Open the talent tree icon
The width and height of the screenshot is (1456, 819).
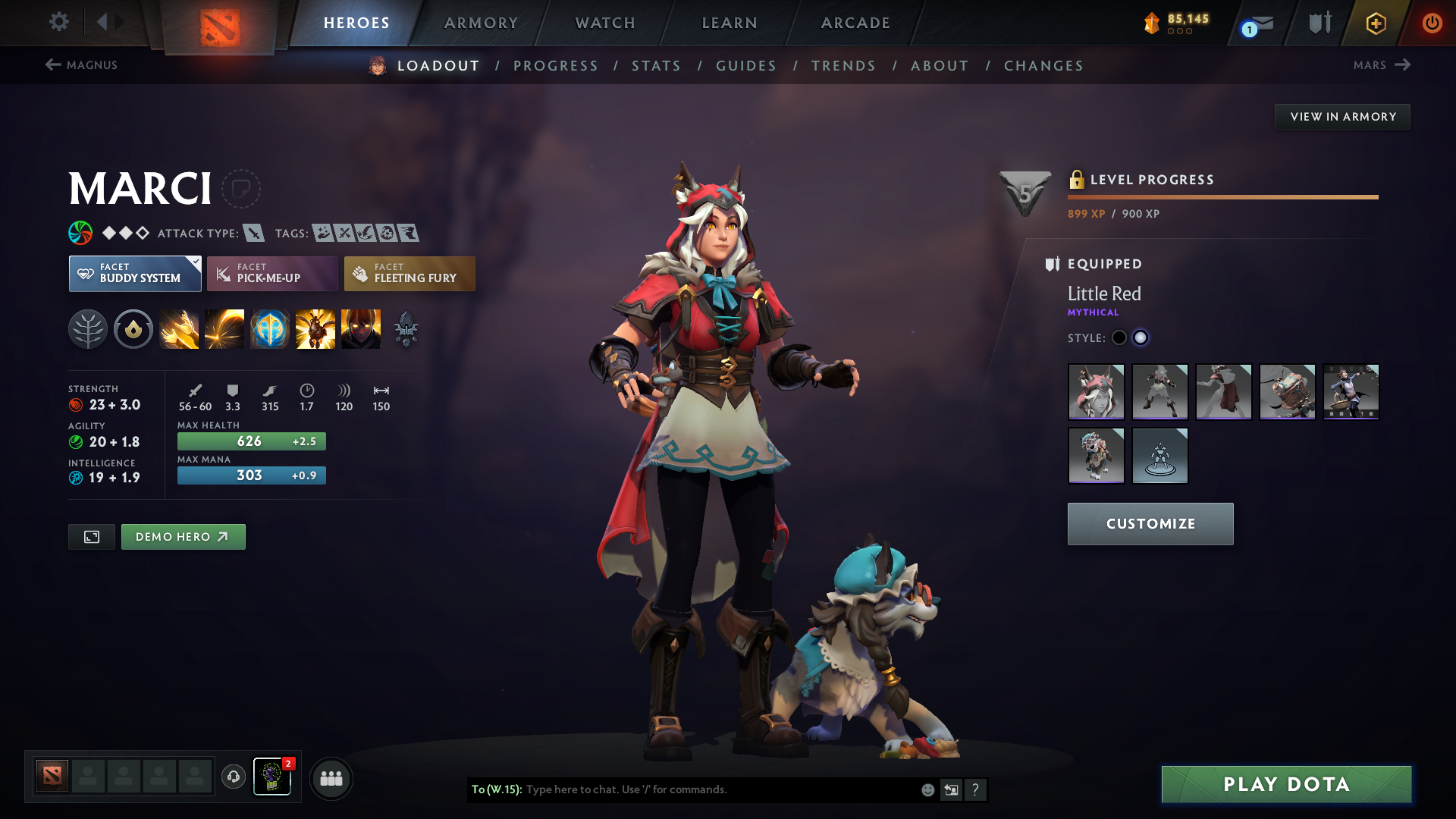click(88, 329)
